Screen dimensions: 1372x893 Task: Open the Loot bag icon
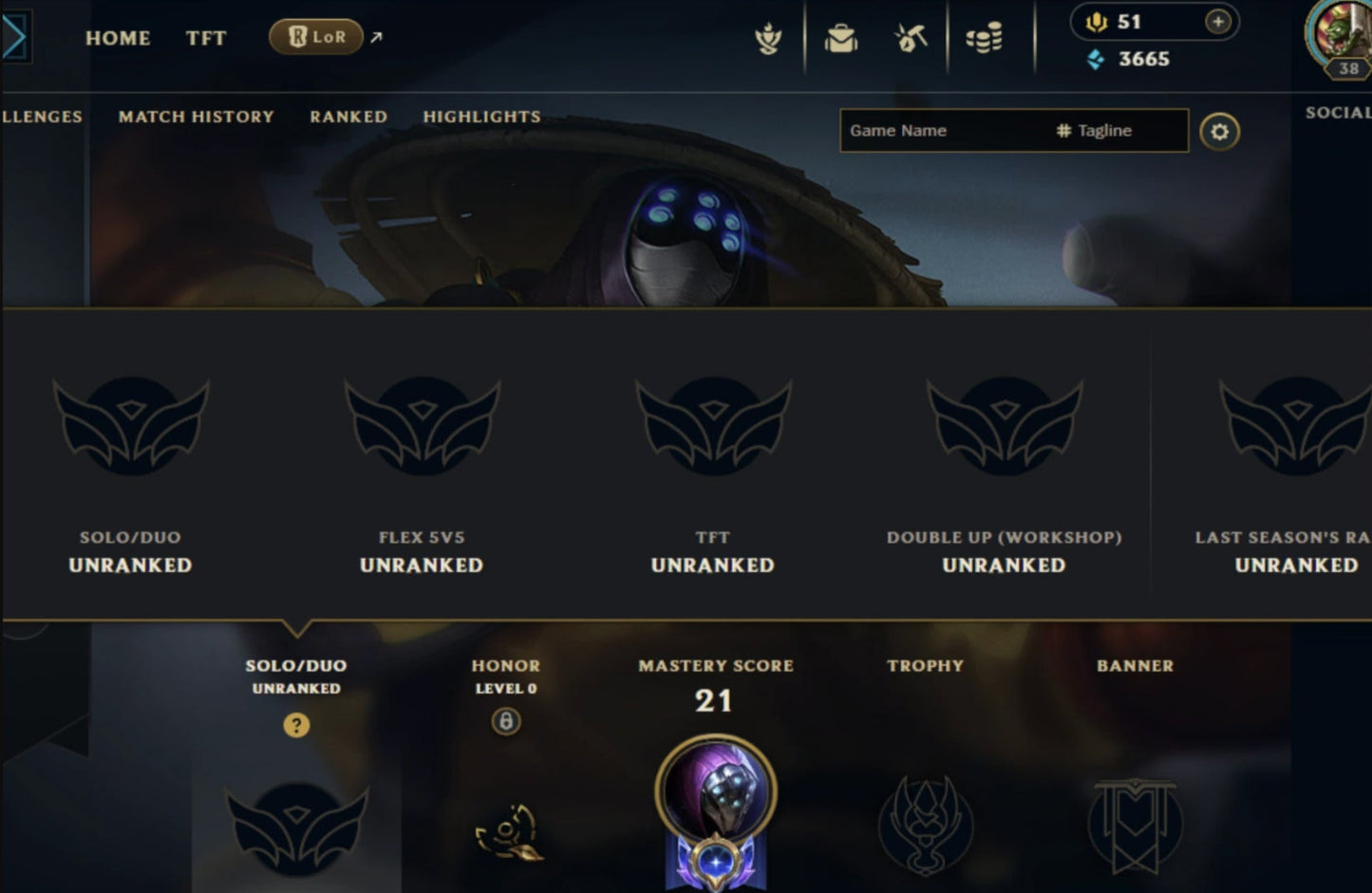click(x=839, y=36)
